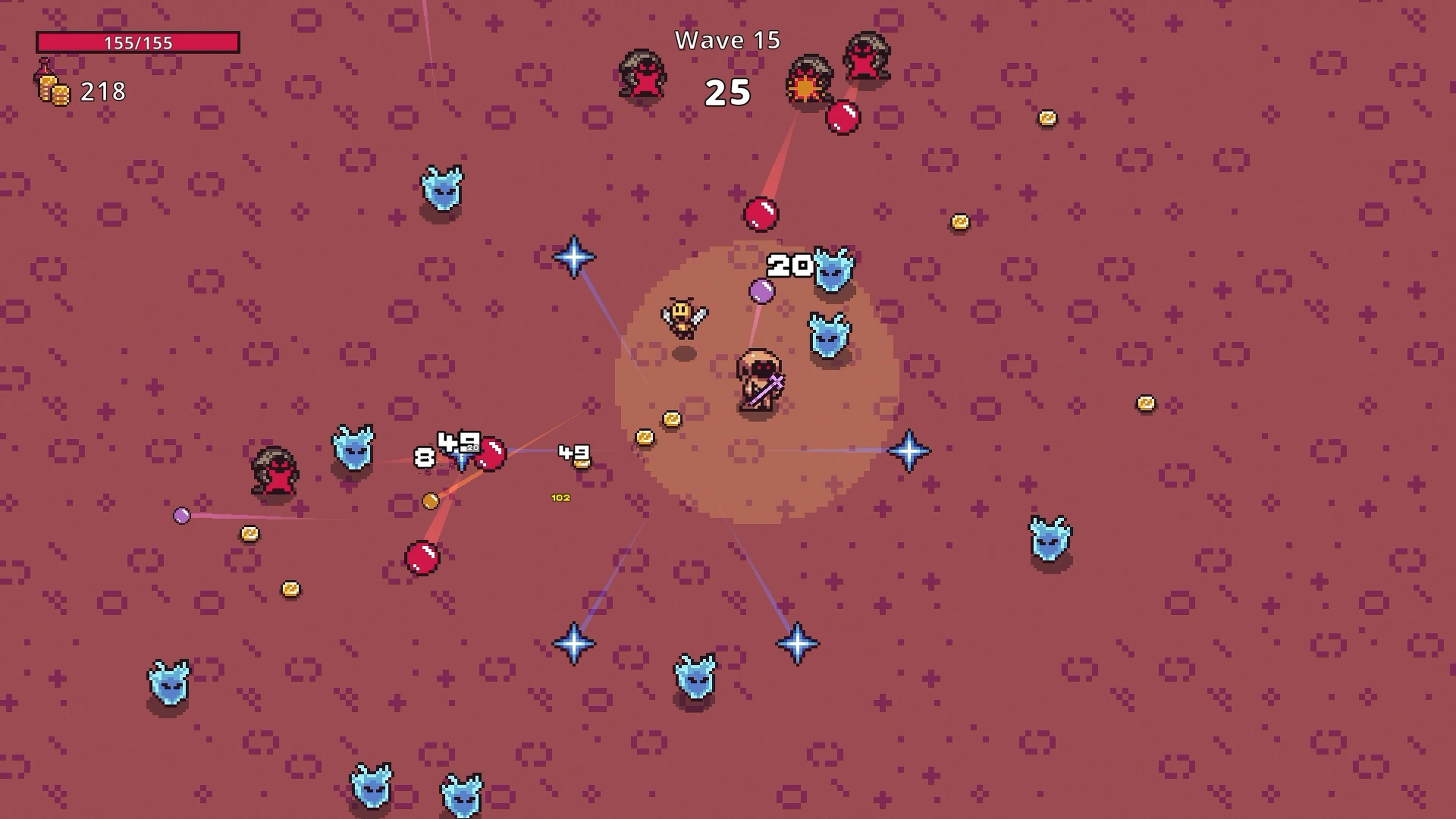Viewport: 1456px width, 819px height.
Task: Click the red projectile orb near the top center
Action: [759, 213]
